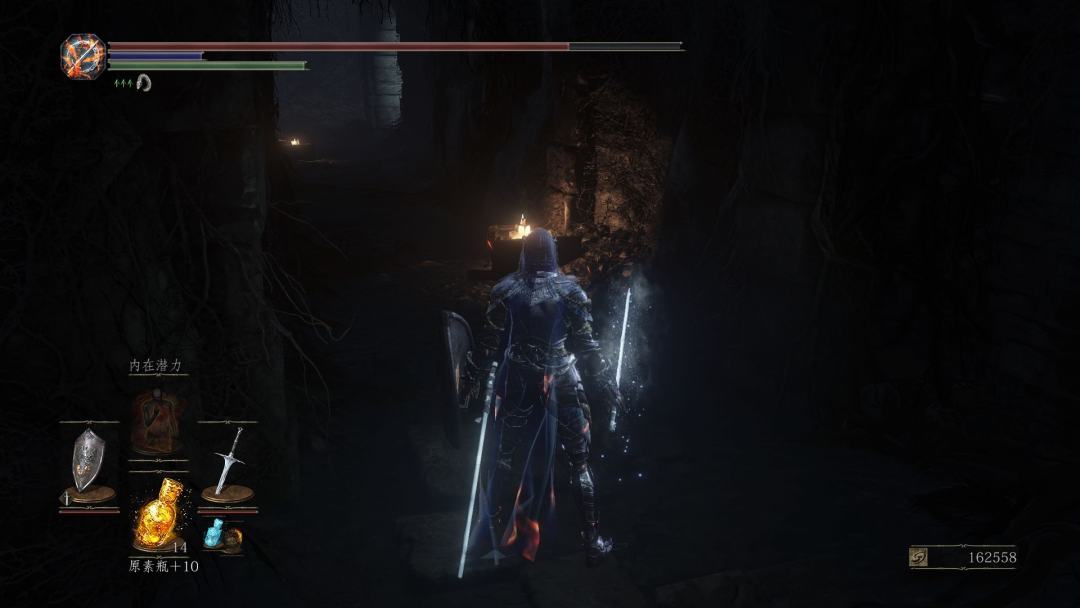The width and height of the screenshot is (1080, 608).
Task: Select the blue ashen flask icon
Action: (213, 536)
